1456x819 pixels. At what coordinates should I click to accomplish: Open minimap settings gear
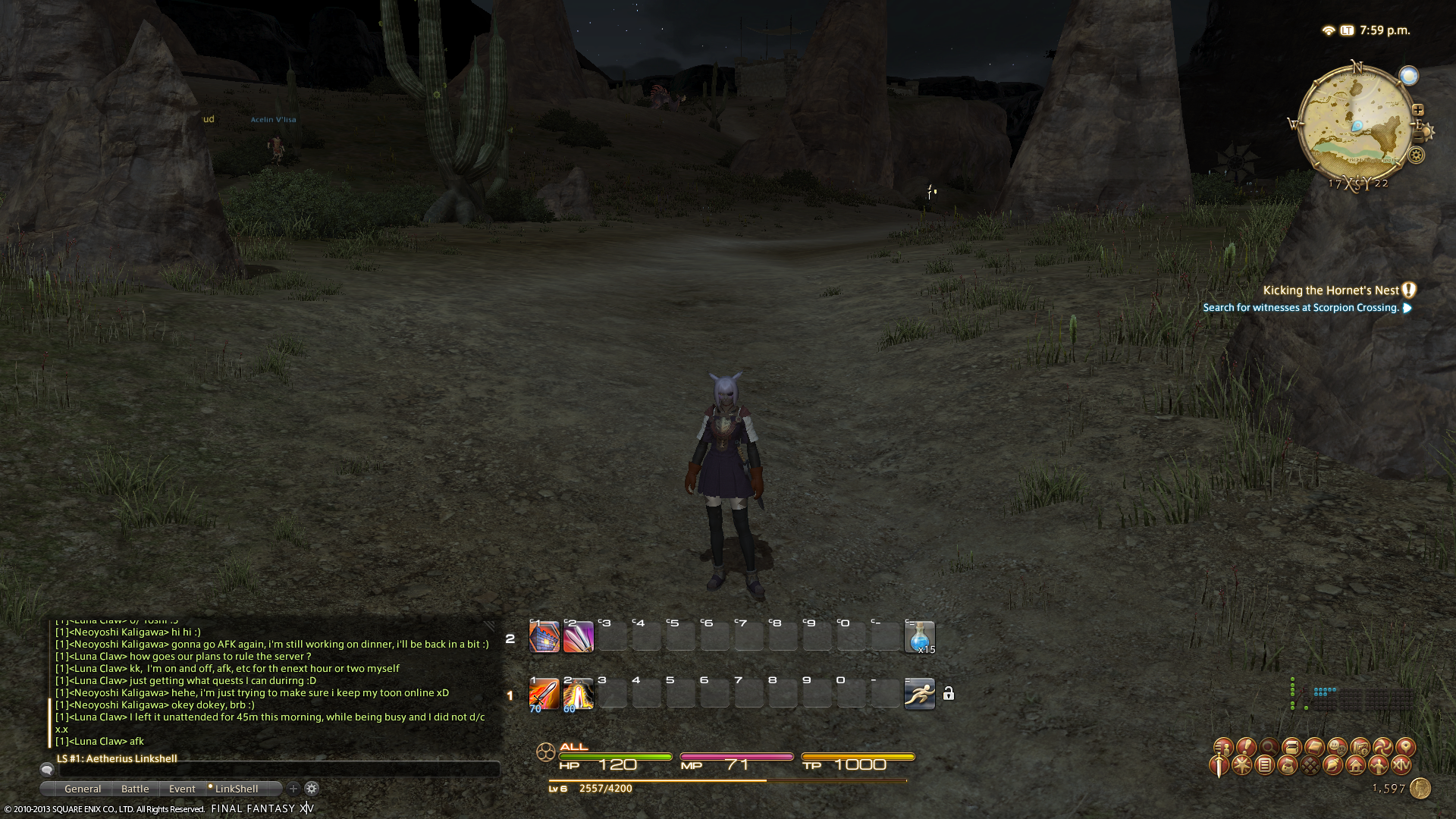tap(1416, 155)
